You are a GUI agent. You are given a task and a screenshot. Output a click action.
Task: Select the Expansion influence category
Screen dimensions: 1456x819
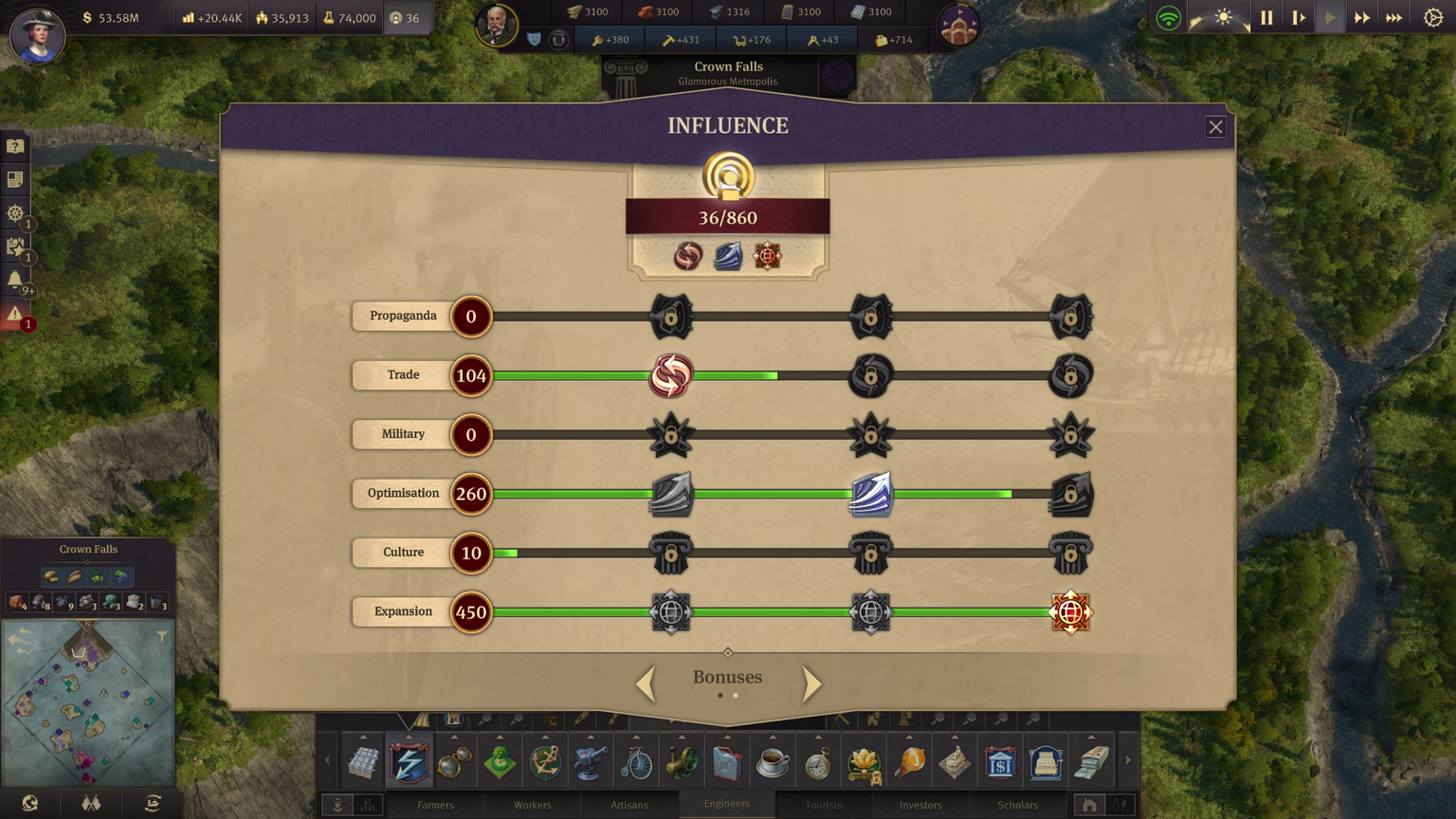[403, 611]
